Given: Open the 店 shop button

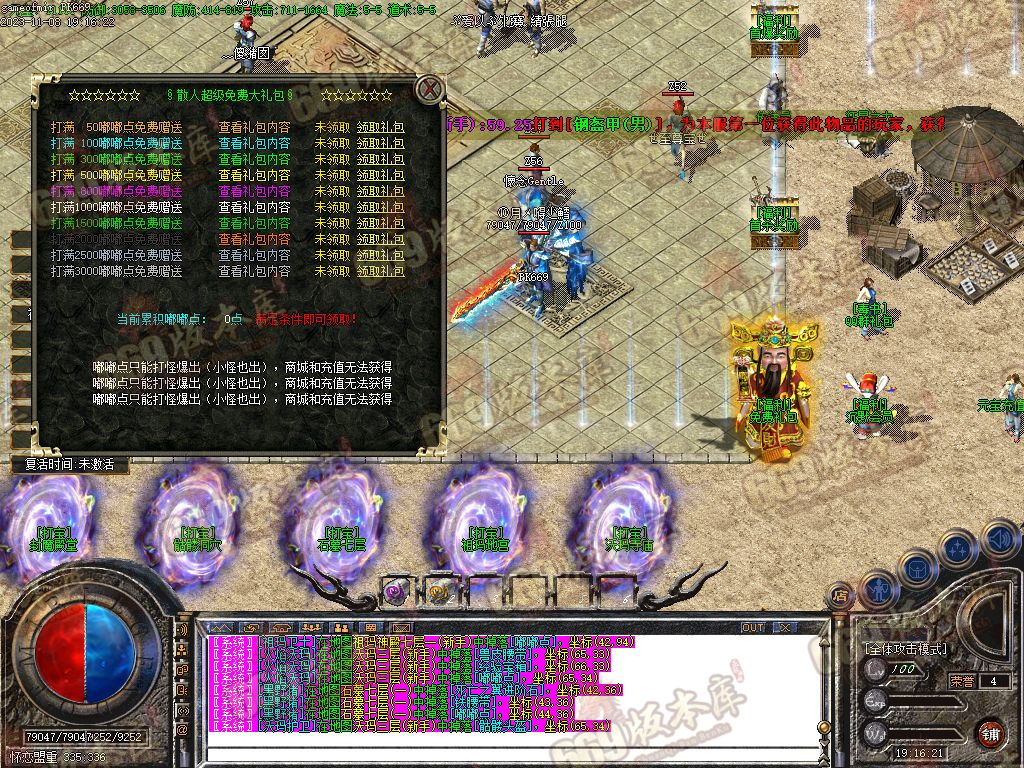Looking at the screenshot, I should point(840,596).
